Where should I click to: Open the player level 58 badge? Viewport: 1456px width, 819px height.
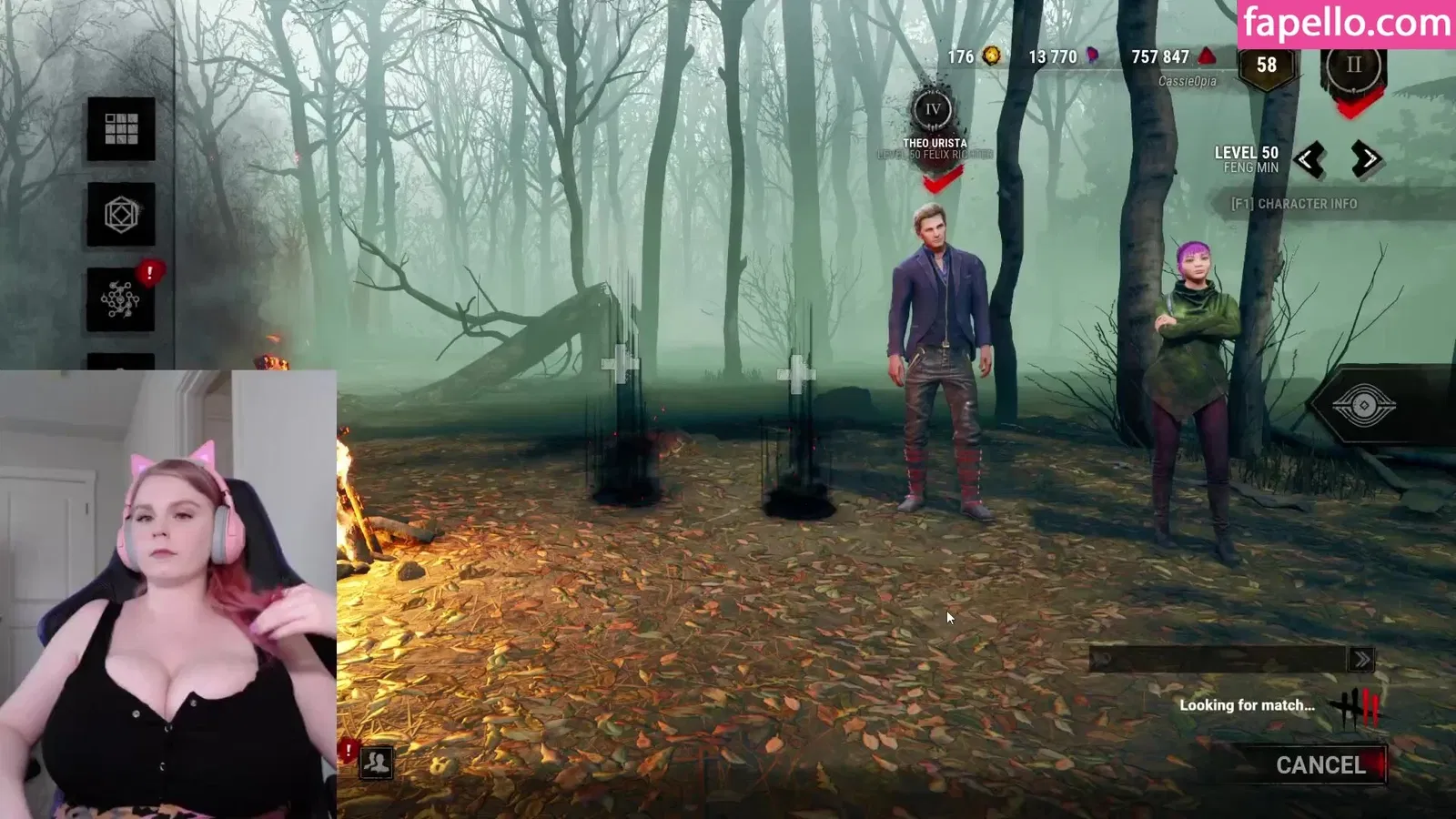click(x=1266, y=66)
